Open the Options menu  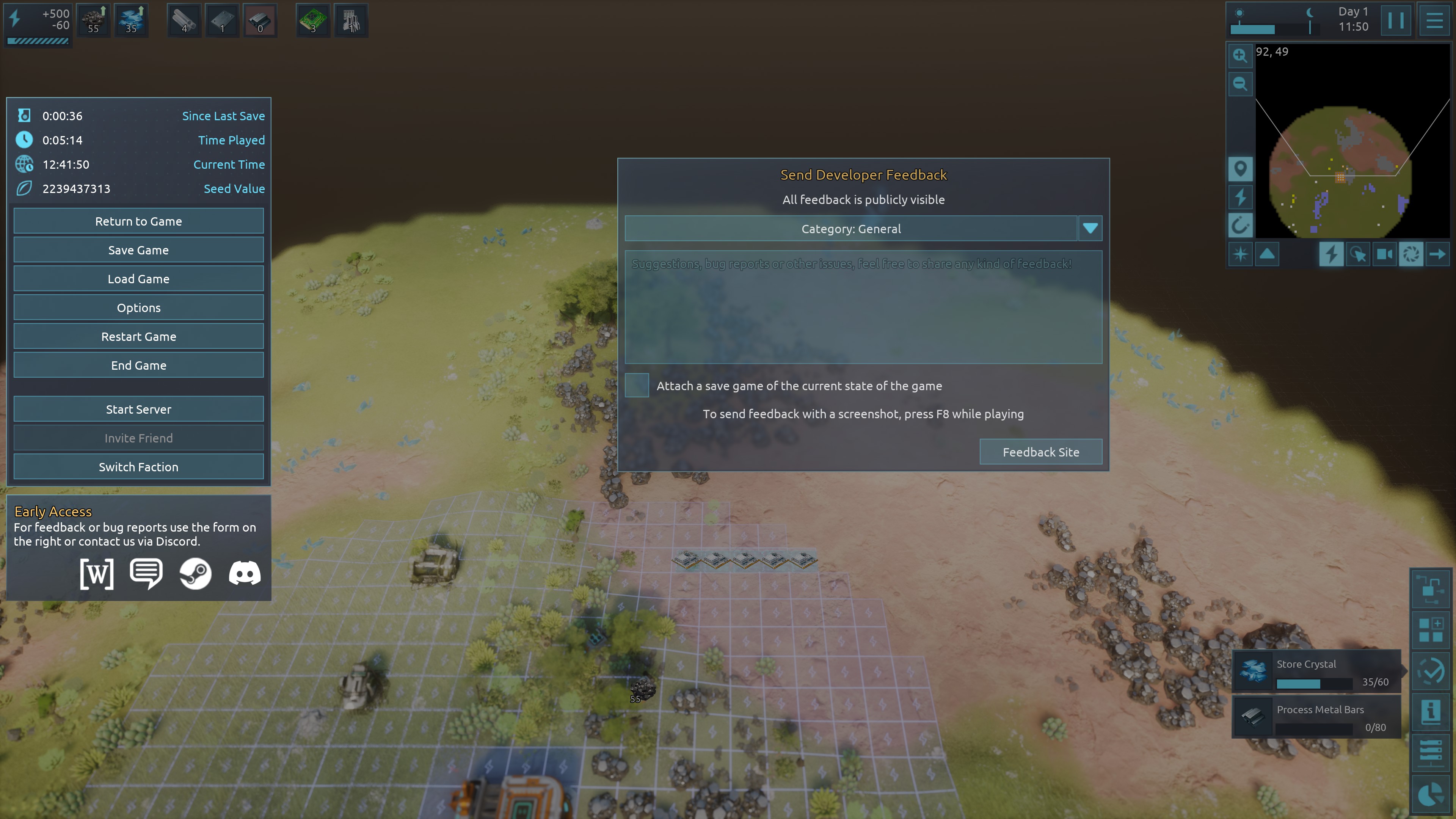click(x=138, y=308)
